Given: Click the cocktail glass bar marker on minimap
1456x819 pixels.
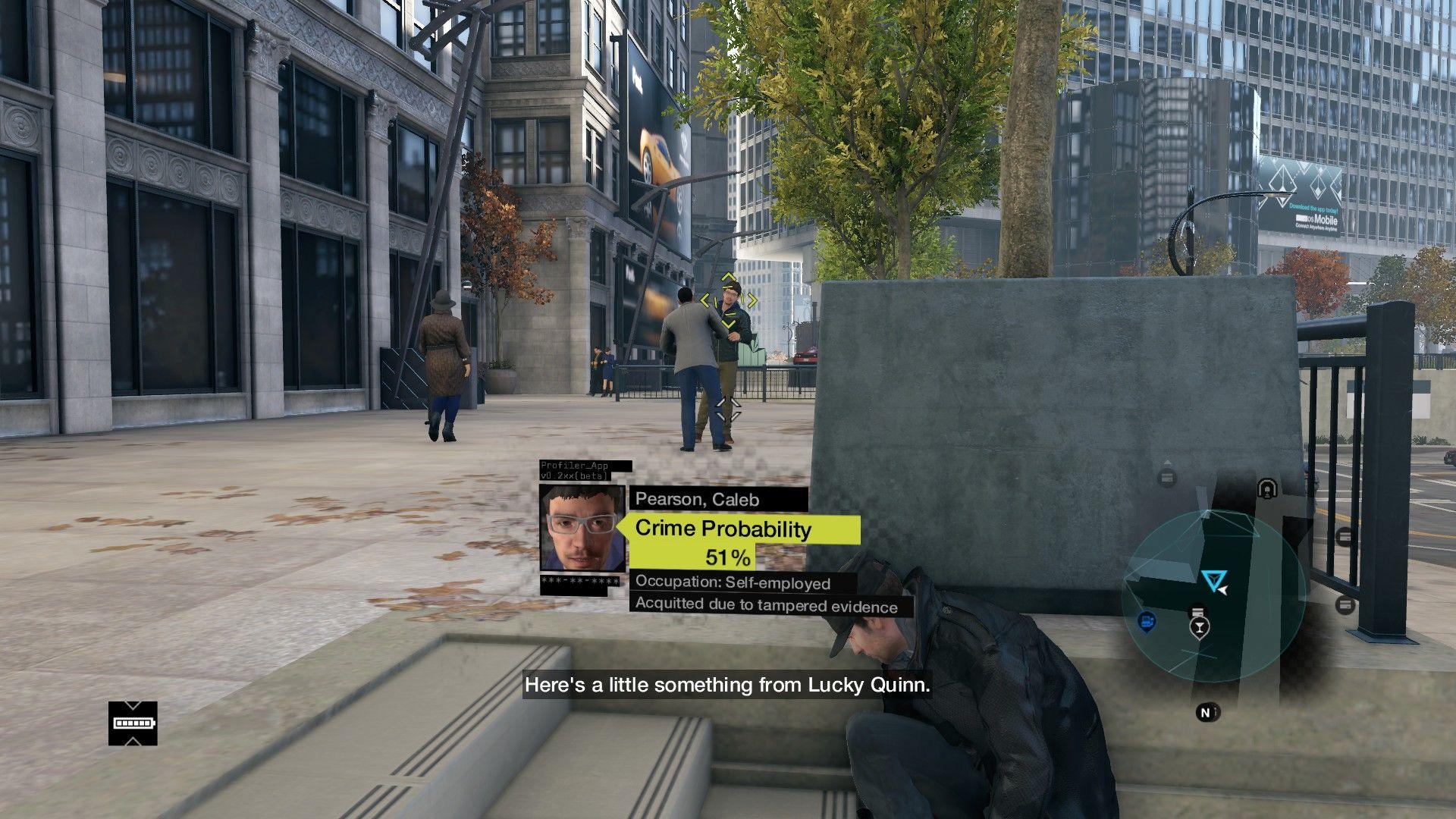Looking at the screenshot, I should 1200,627.
